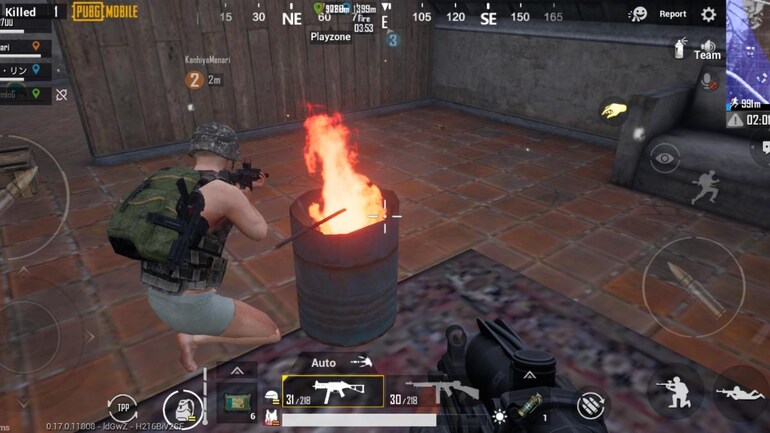Tap the prone stance button
The height and width of the screenshot is (433, 770).
tap(740, 393)
